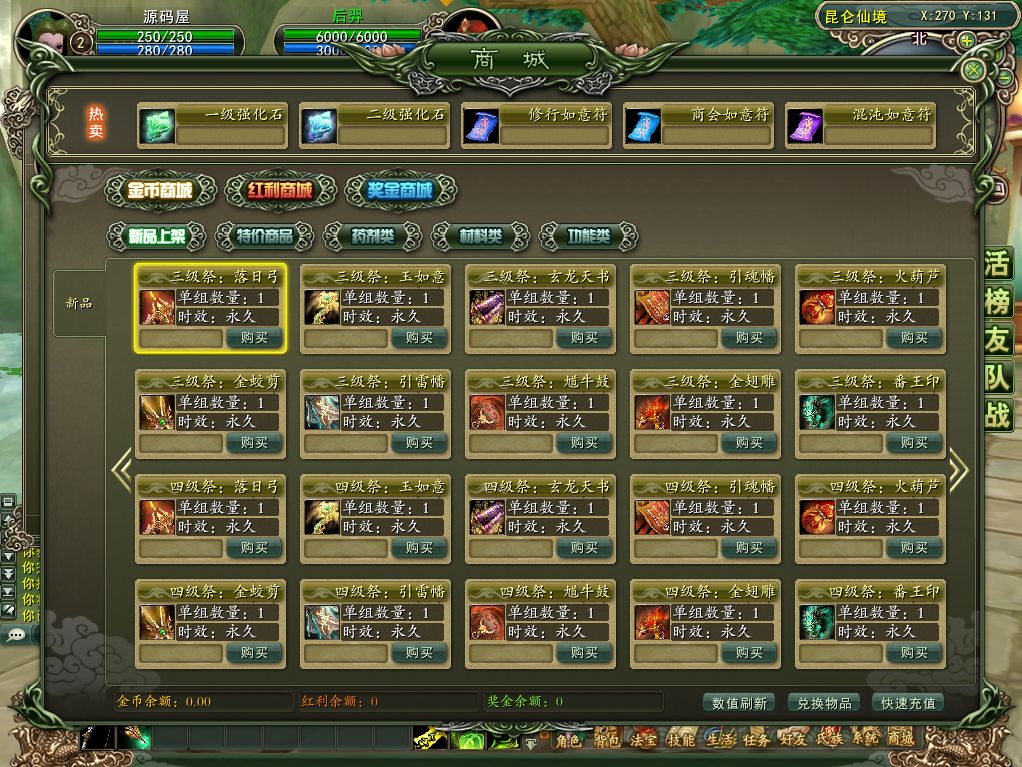The height and width of the screenshot is (767, 1022).
Task: Click 购买 for 三级祭：火葫芦
Action: [x=914, y=338]
